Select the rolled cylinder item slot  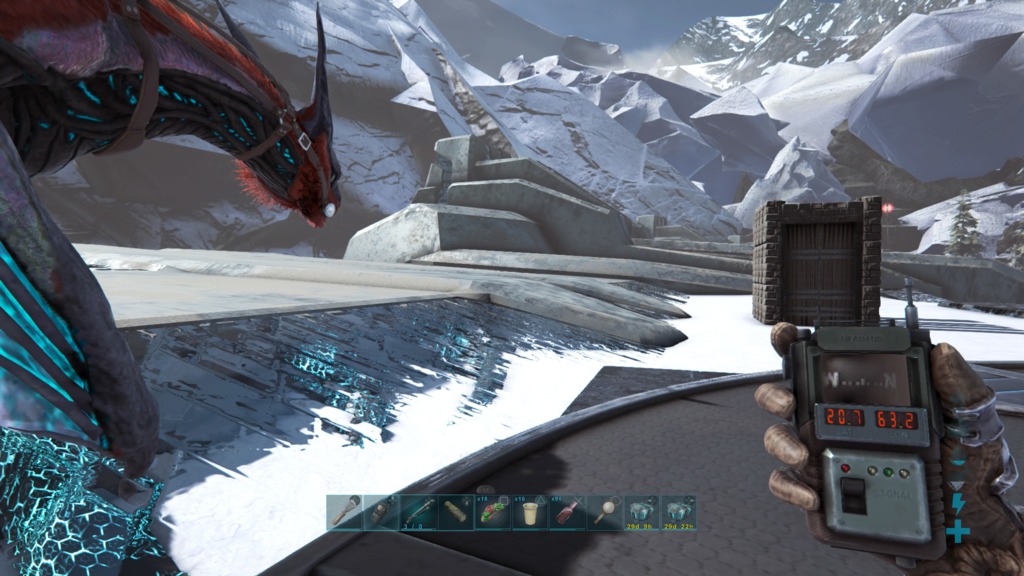pyautogui.click(x=455, y=512)
